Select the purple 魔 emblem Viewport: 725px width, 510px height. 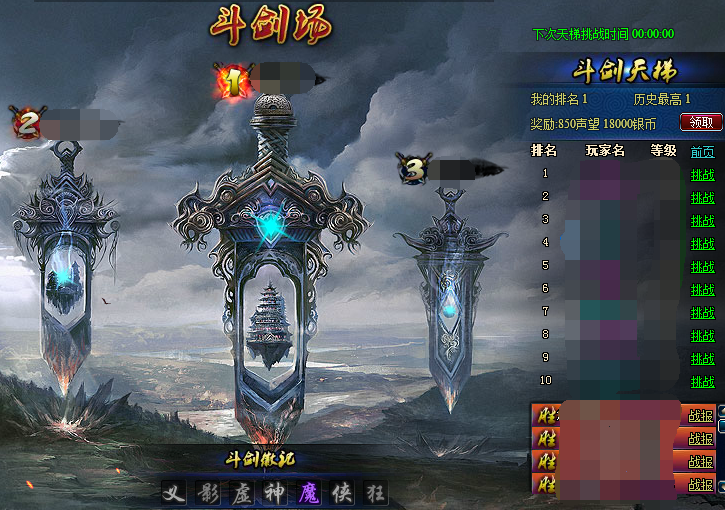[308, 493]
